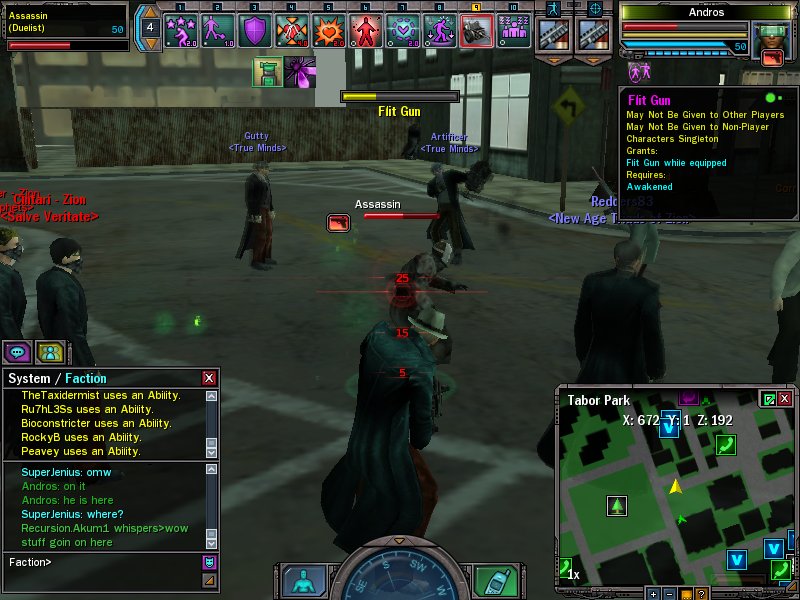Use the group sleep ability in slot 10

pos(514,30)
